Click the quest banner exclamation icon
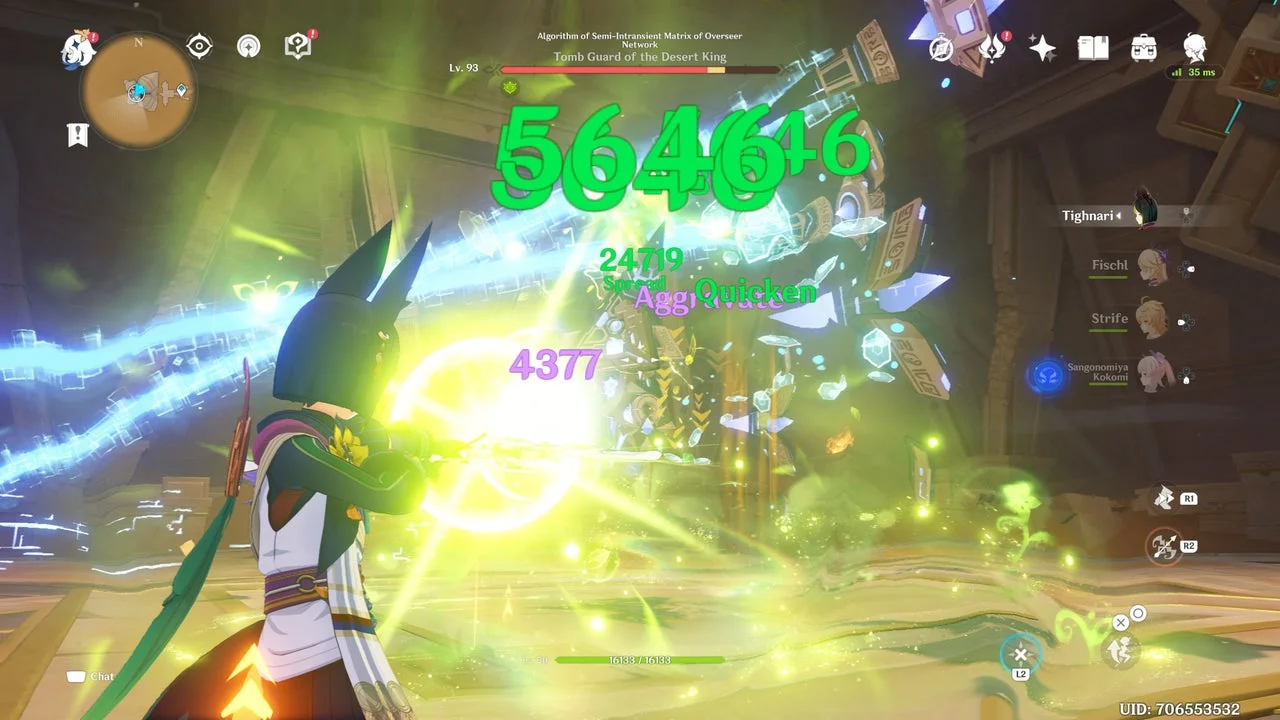 [x=78, y=135]
